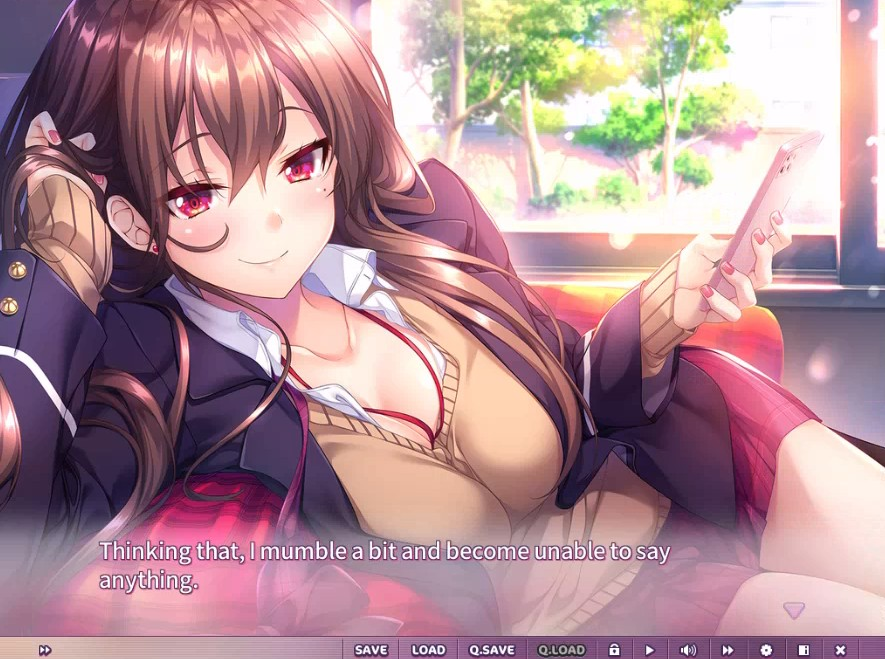Start auto-play with the play triangle
This screenshot has height=659, width=885.
pyautogui.click(x=650, y=650)
